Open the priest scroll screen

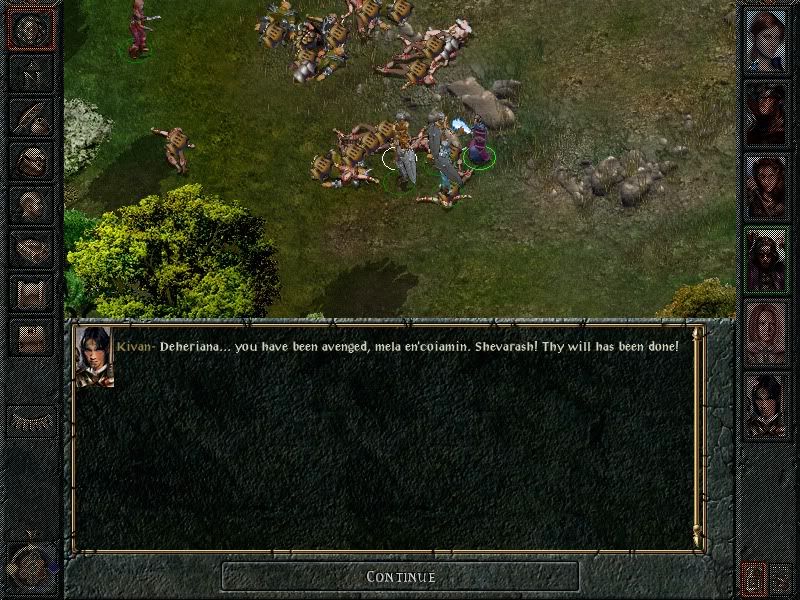[30, 294]
